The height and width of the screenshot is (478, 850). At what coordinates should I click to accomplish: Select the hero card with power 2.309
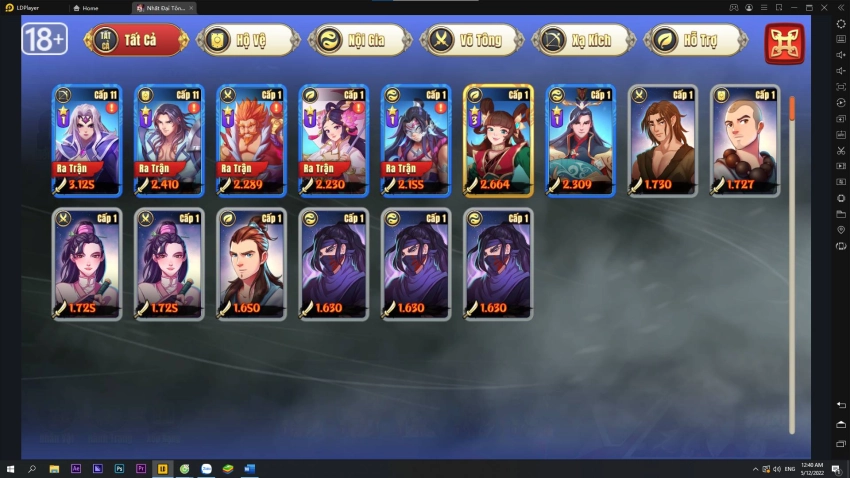point(580,140)
